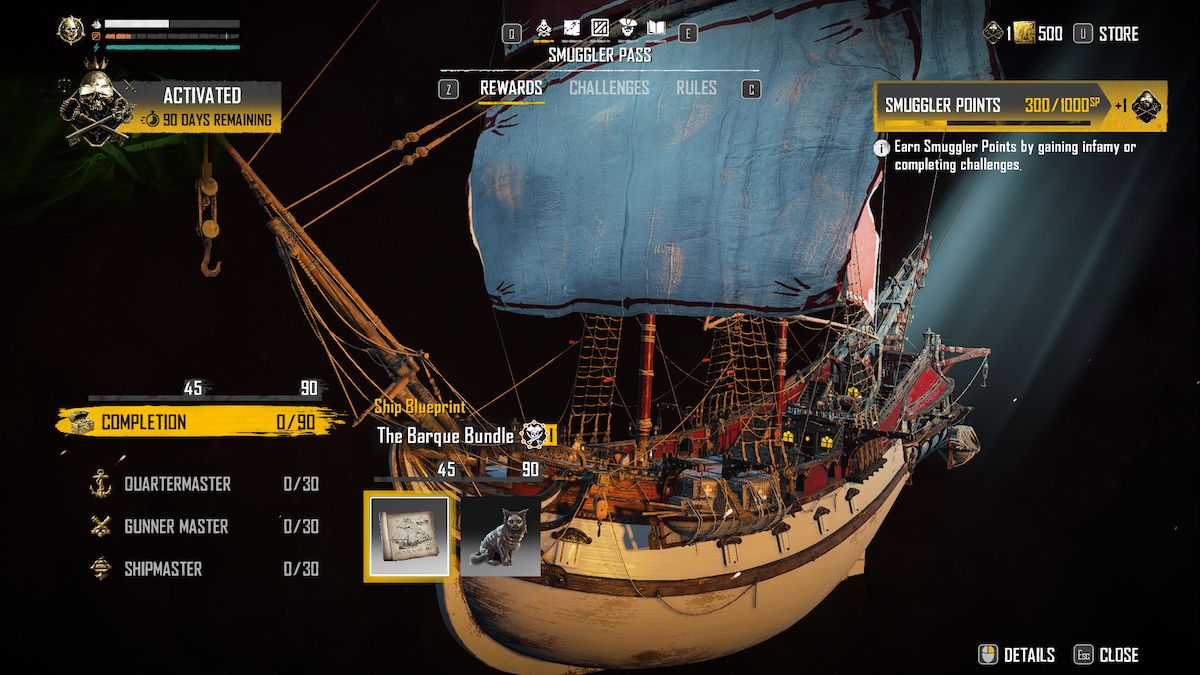Choose the cat pet reward tile
Screen dimensions: 1200x675
coord(501,538)
